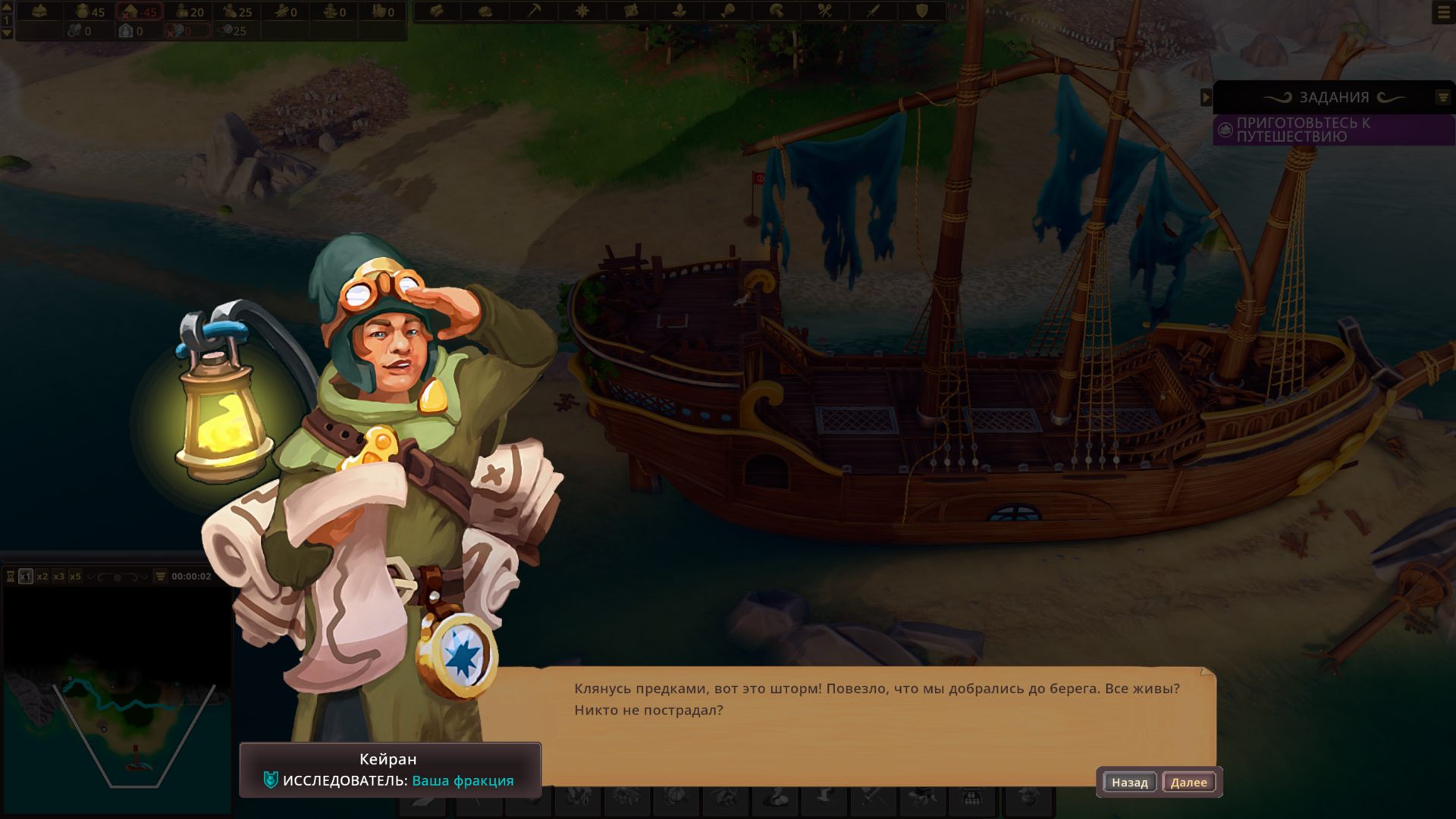Set game speed to x3
The width and height of the screenshot is (1456, 819).
[58, 576]
